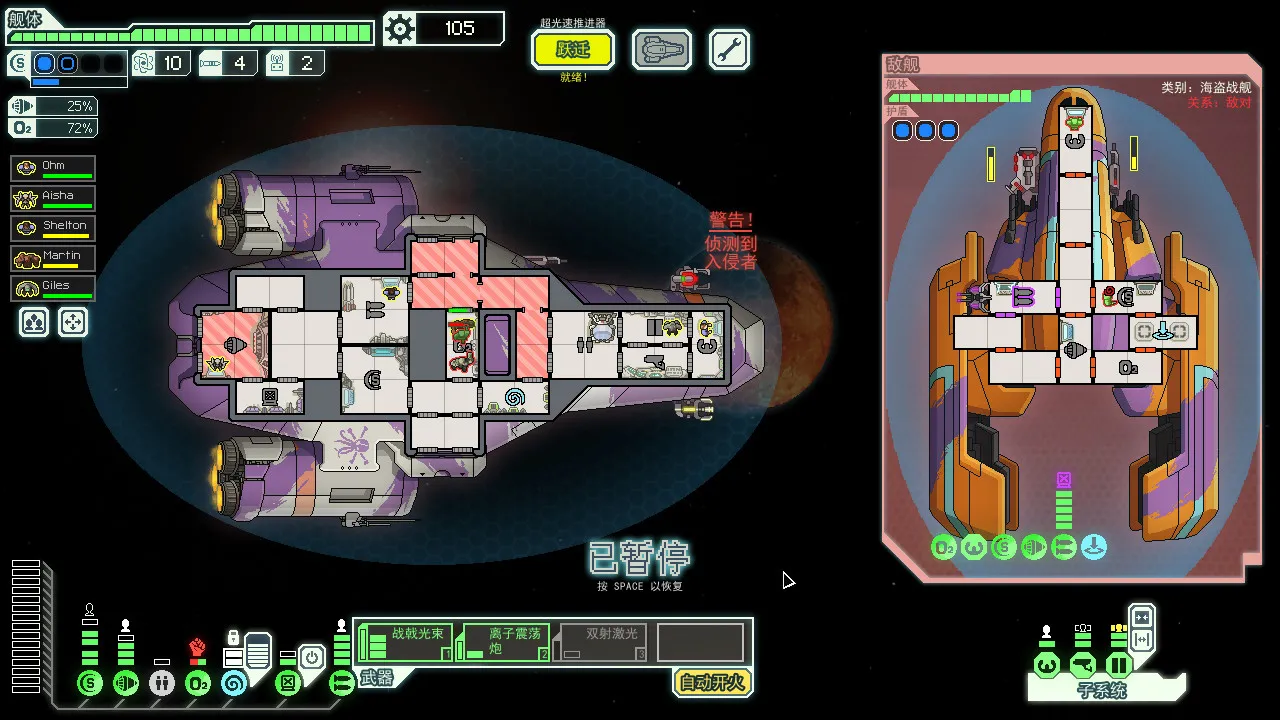Screen dimensions: 1280x720
Task: Select the Piloting subsystem icon
Action: (1046, 666)
